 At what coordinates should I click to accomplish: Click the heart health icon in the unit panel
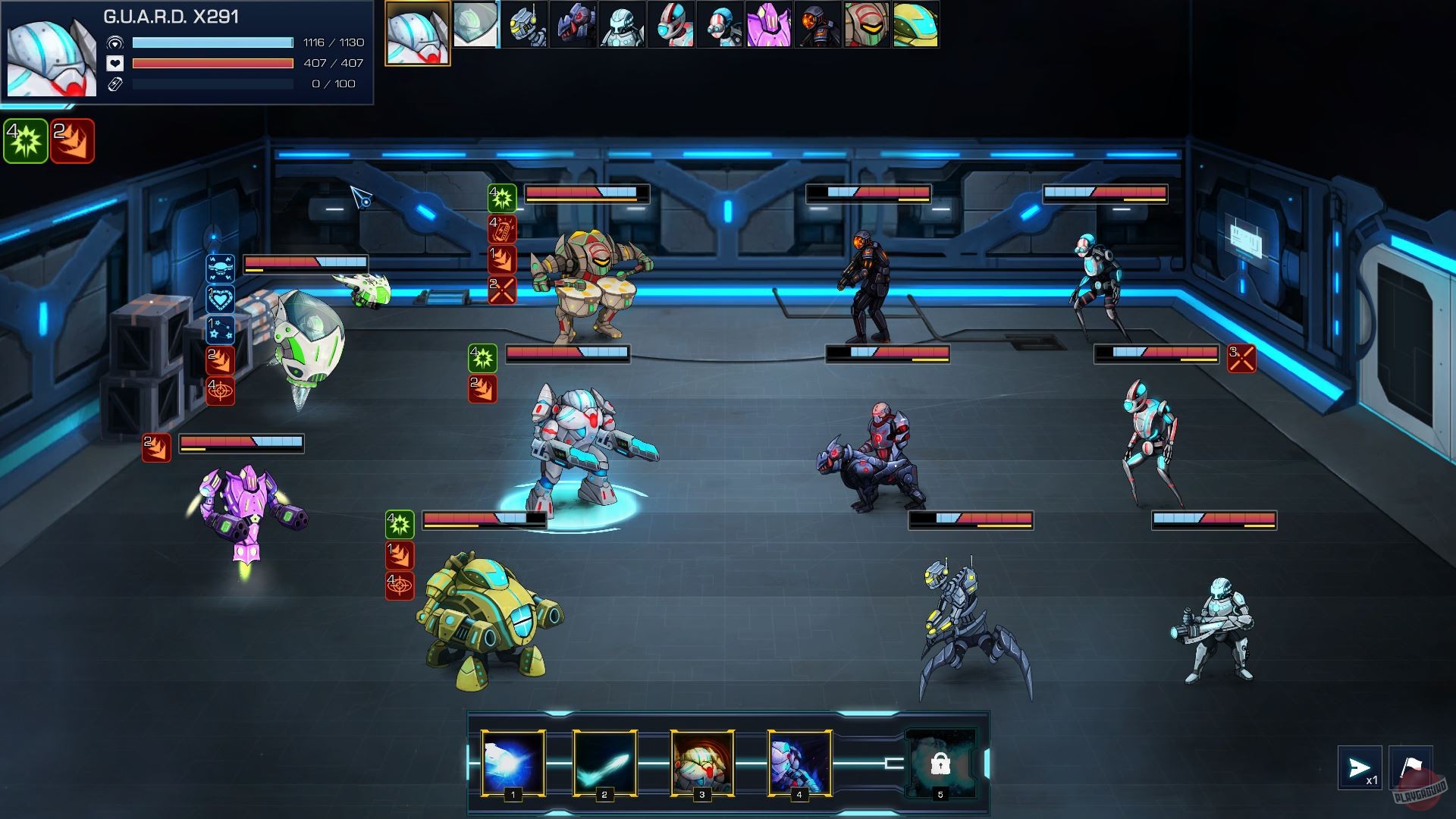tap(115, 64)
